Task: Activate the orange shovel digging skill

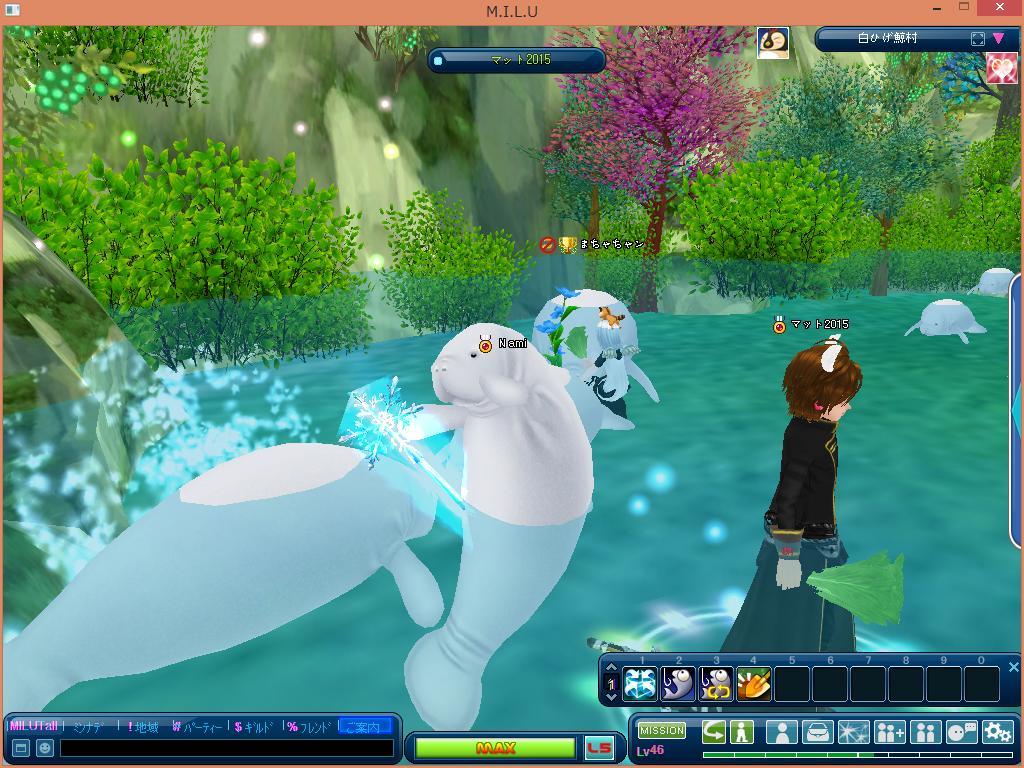Action: click(x=754, y=684)
